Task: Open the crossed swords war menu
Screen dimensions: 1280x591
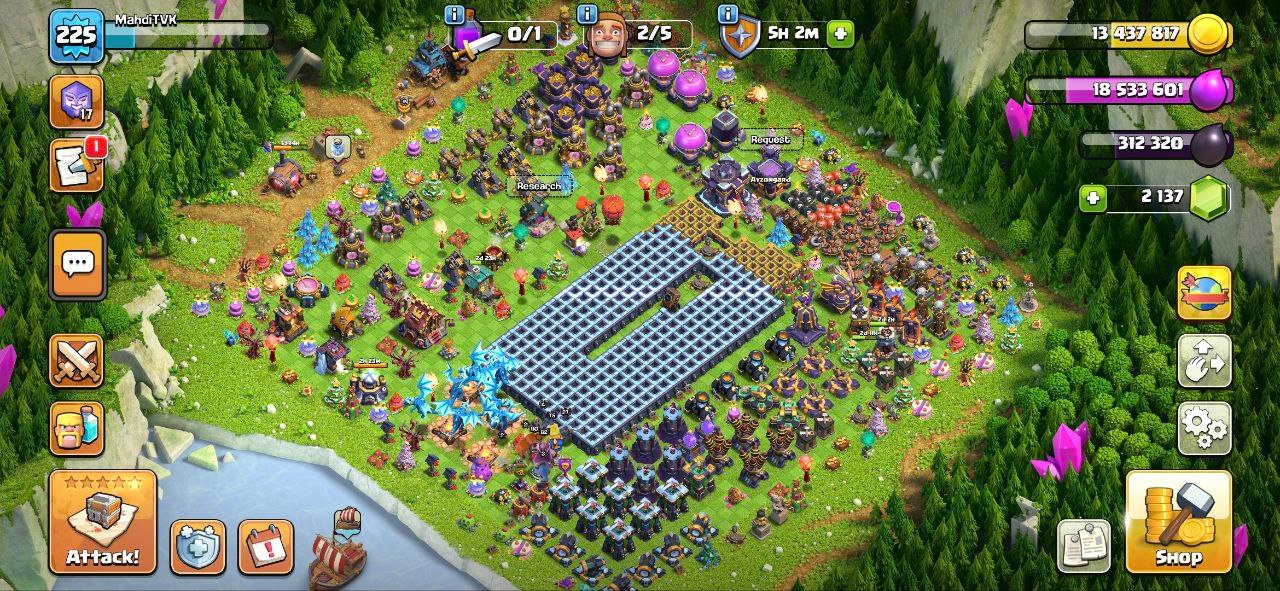Action: click(x=76, y=360)
